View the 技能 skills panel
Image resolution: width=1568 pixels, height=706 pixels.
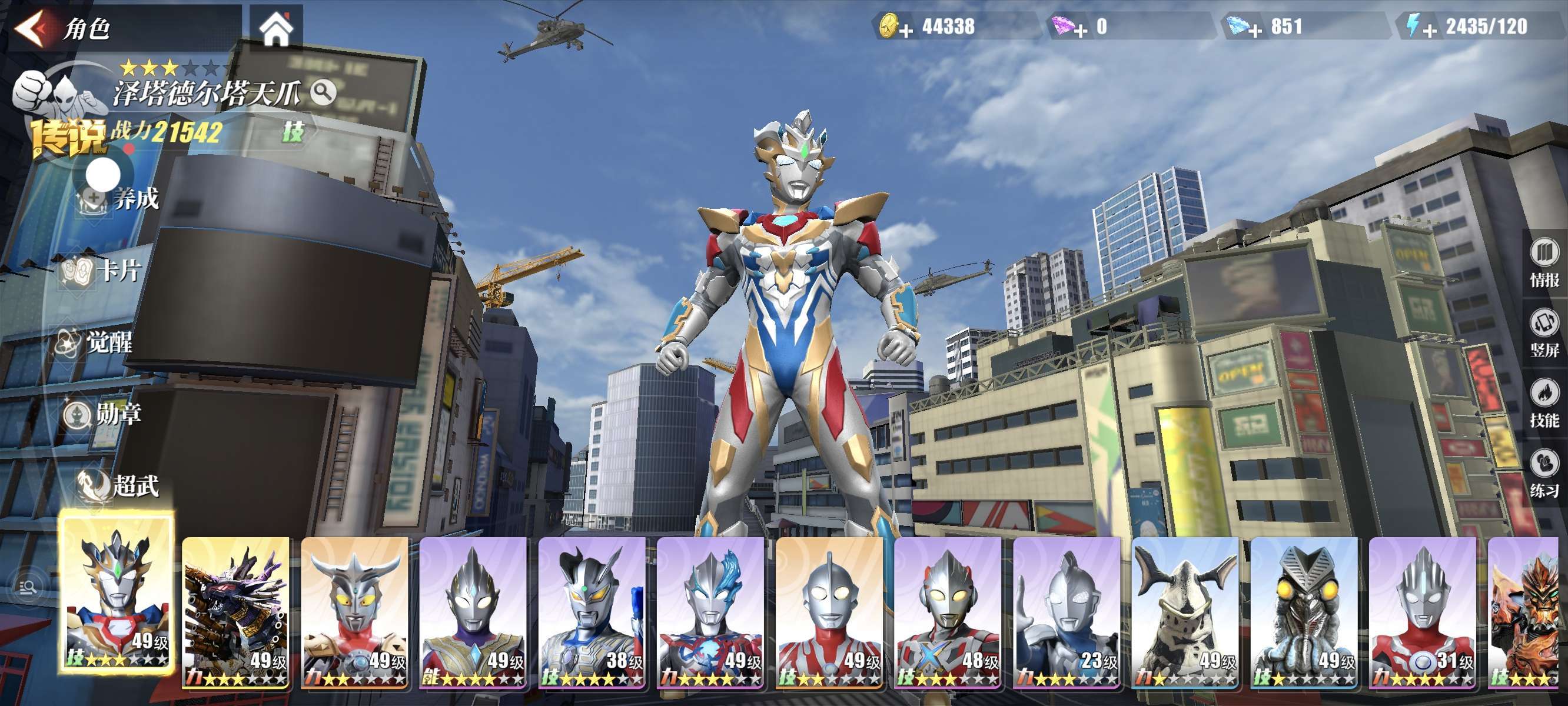(1544, 403)
